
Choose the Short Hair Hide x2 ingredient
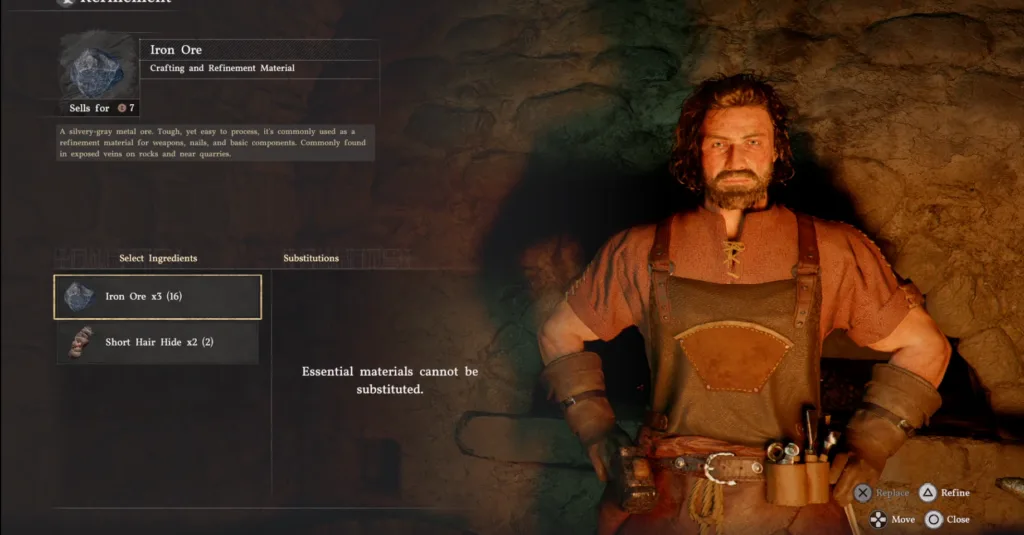click(157, 343)
